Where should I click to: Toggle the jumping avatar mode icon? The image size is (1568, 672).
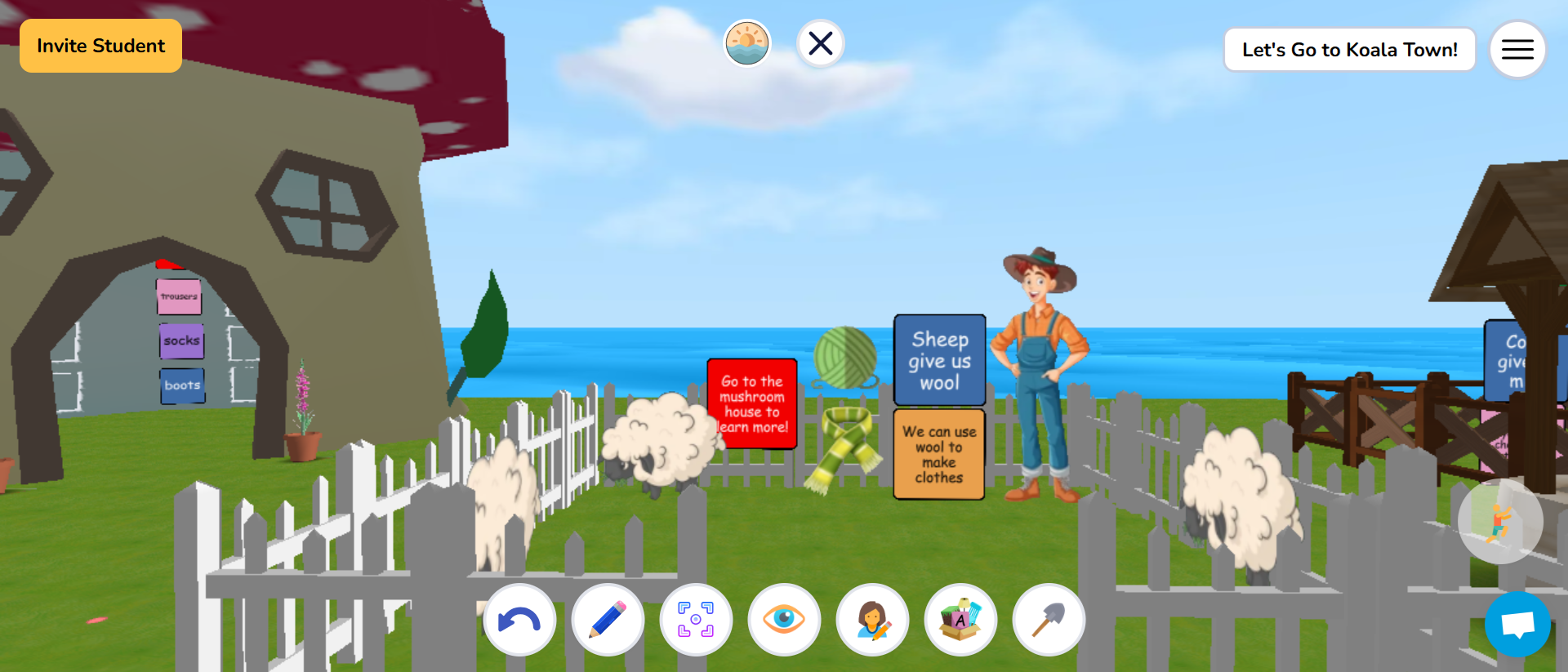click(1499, 521)
